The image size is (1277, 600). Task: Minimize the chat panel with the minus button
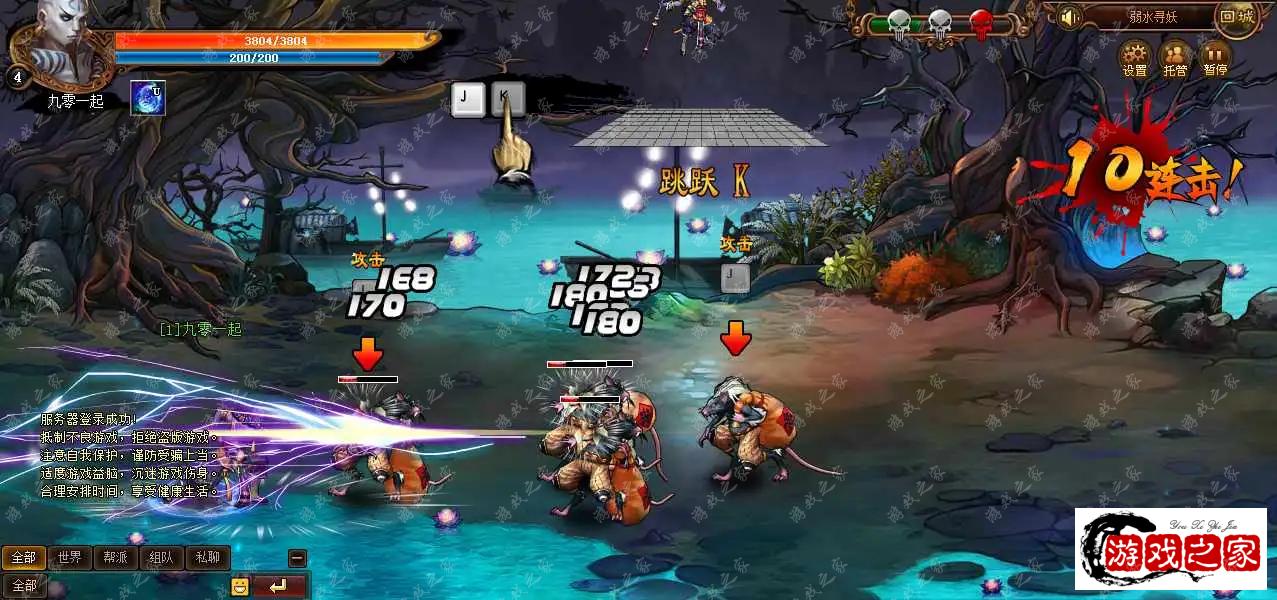[x=297, y=558]
